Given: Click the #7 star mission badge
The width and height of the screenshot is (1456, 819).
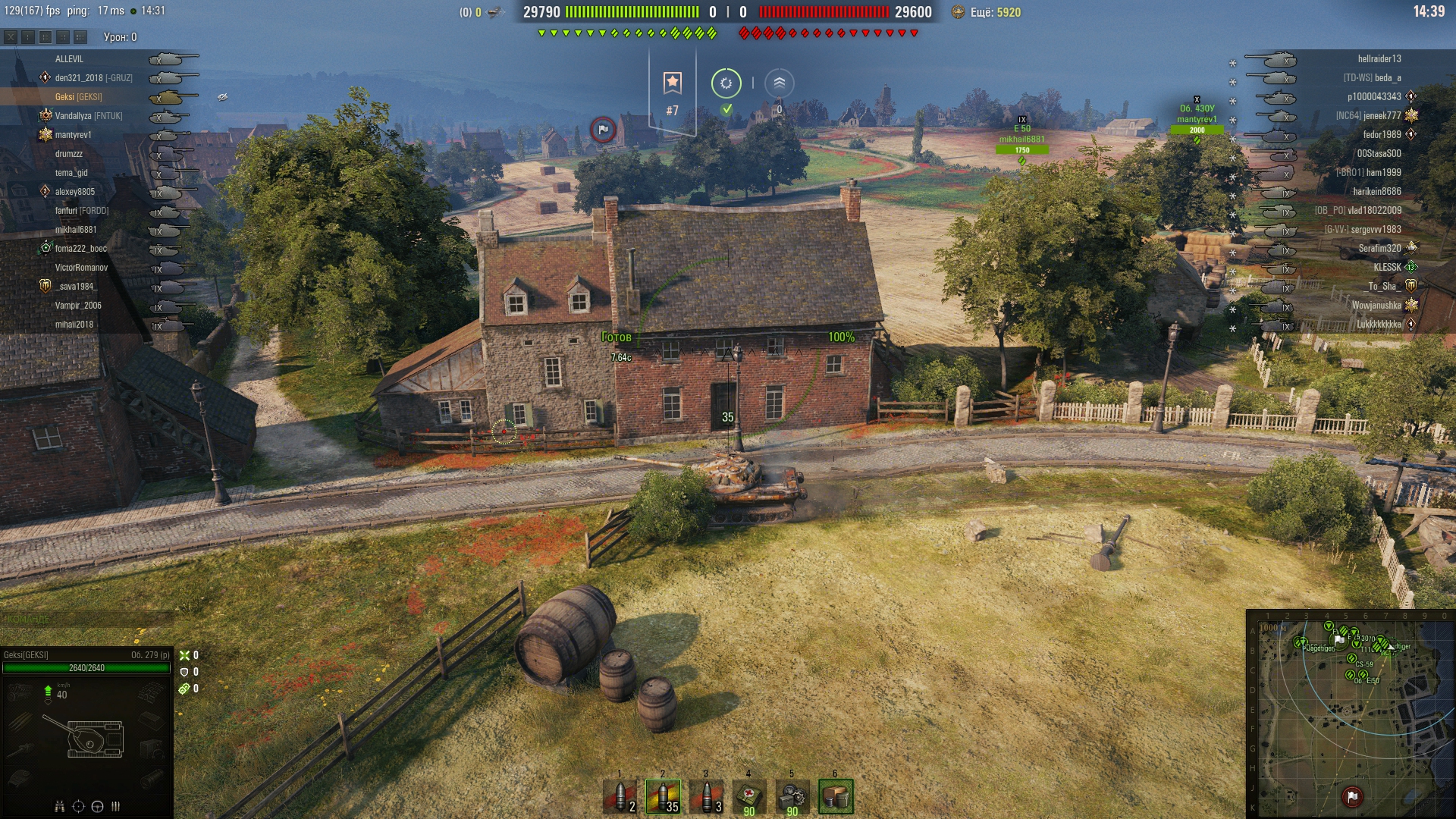Looking at the screenshot, I should 673,83.
